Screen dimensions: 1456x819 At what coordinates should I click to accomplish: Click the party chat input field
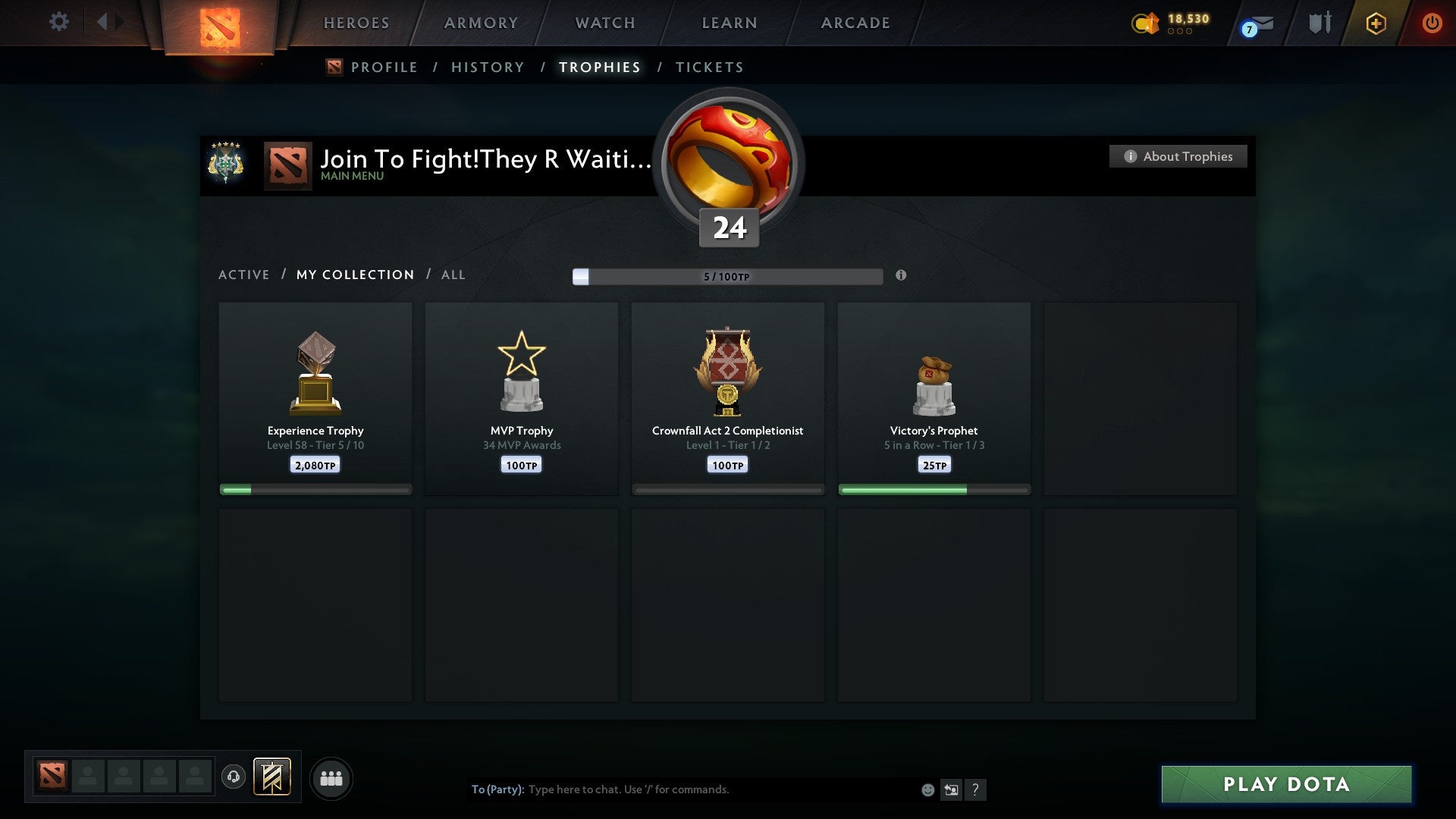click(x=682, y=789)
